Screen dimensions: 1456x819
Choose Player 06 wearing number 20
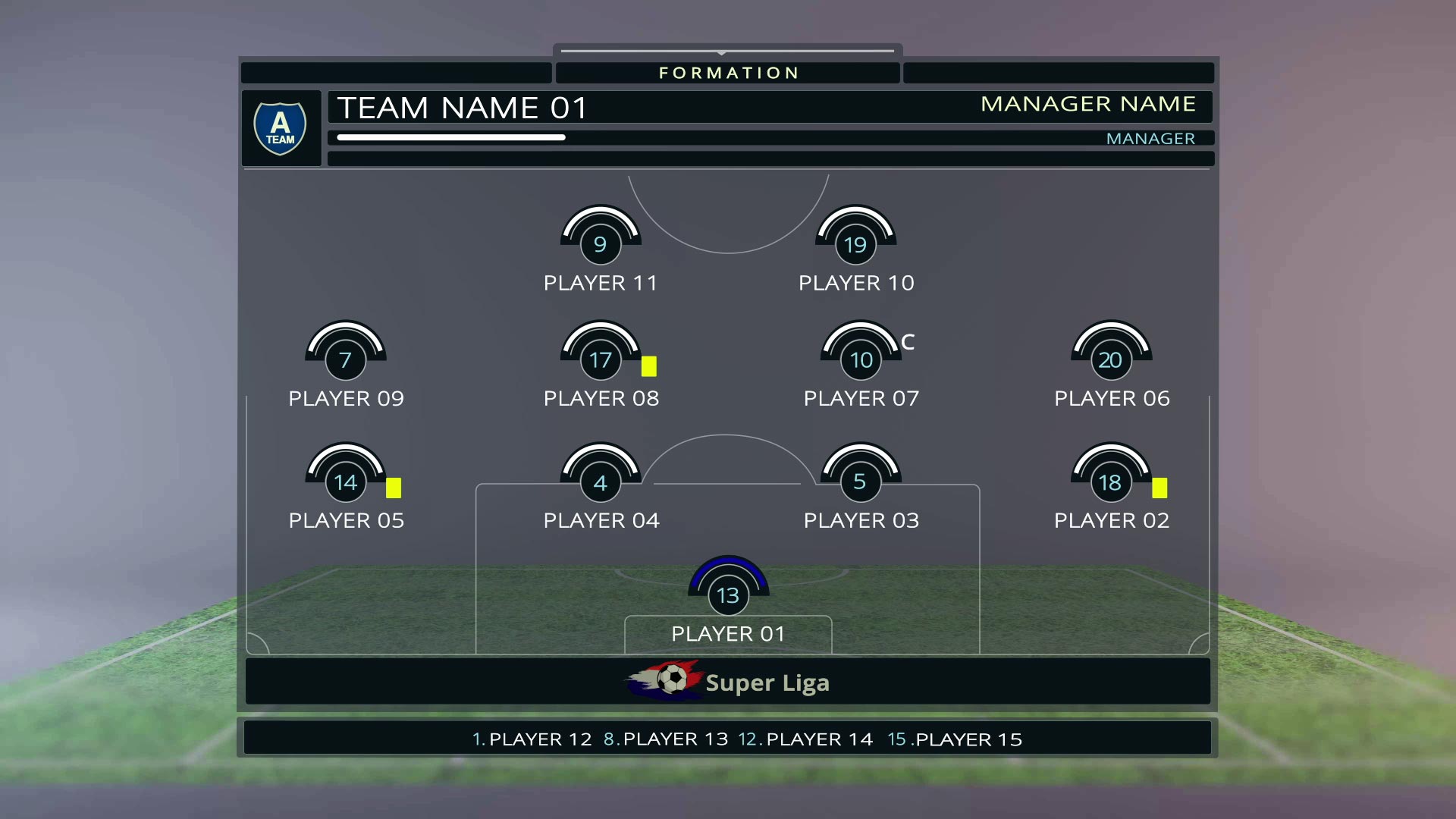click(1110, 359)
